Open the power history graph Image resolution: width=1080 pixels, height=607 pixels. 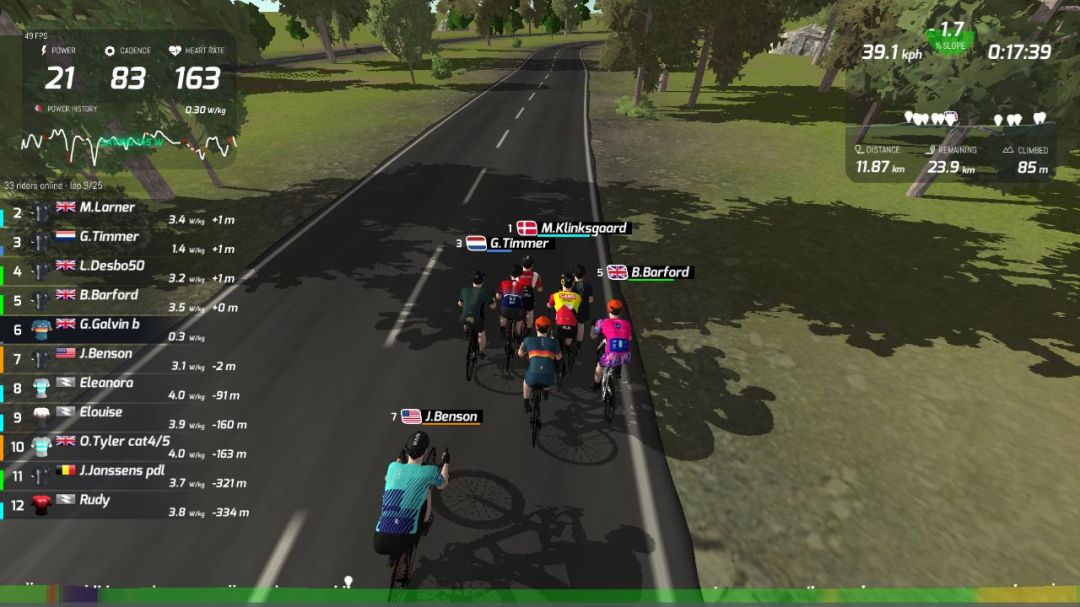pos(128,145)
